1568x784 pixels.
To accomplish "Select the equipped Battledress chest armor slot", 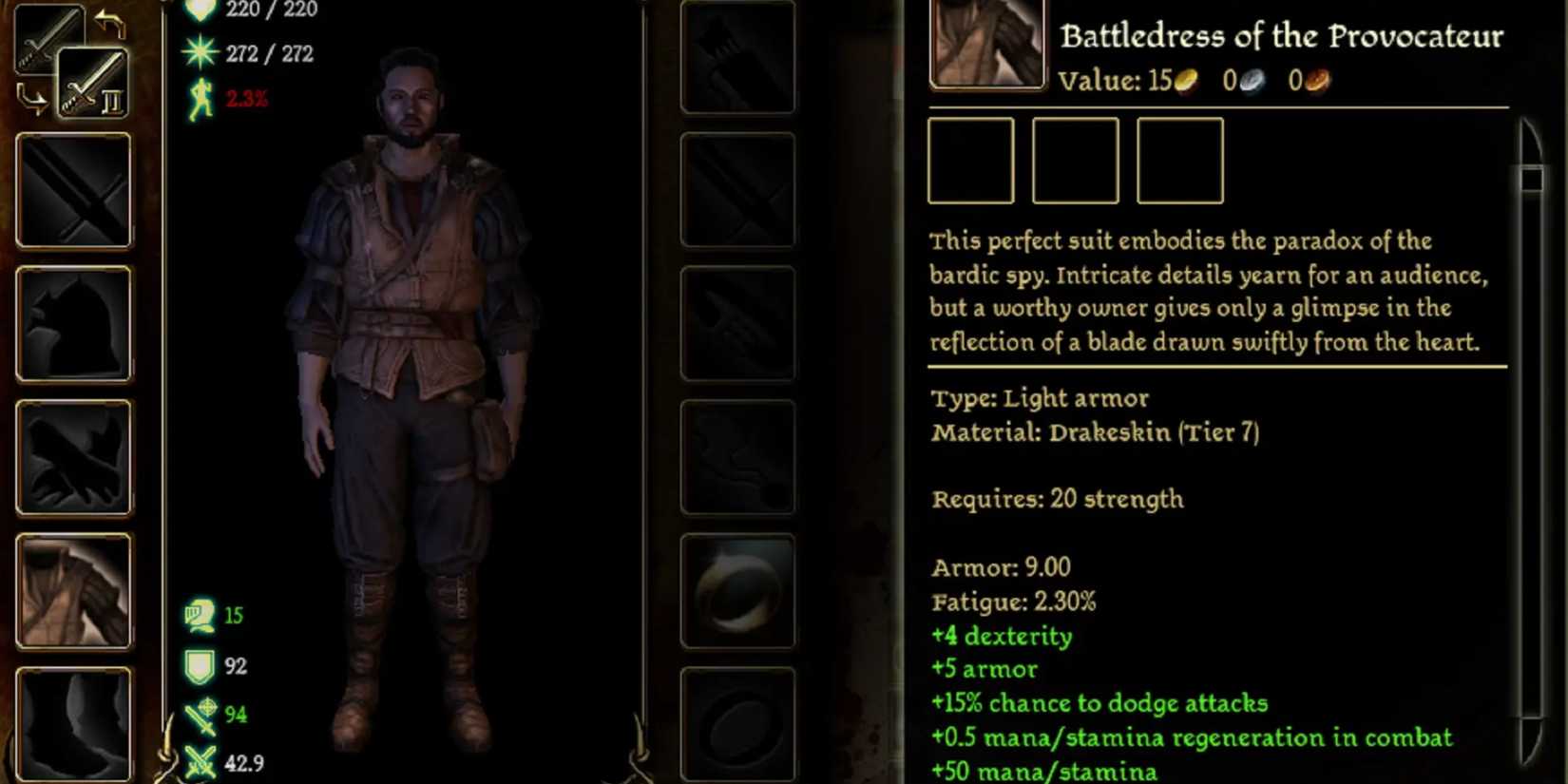I will [74, 591].
